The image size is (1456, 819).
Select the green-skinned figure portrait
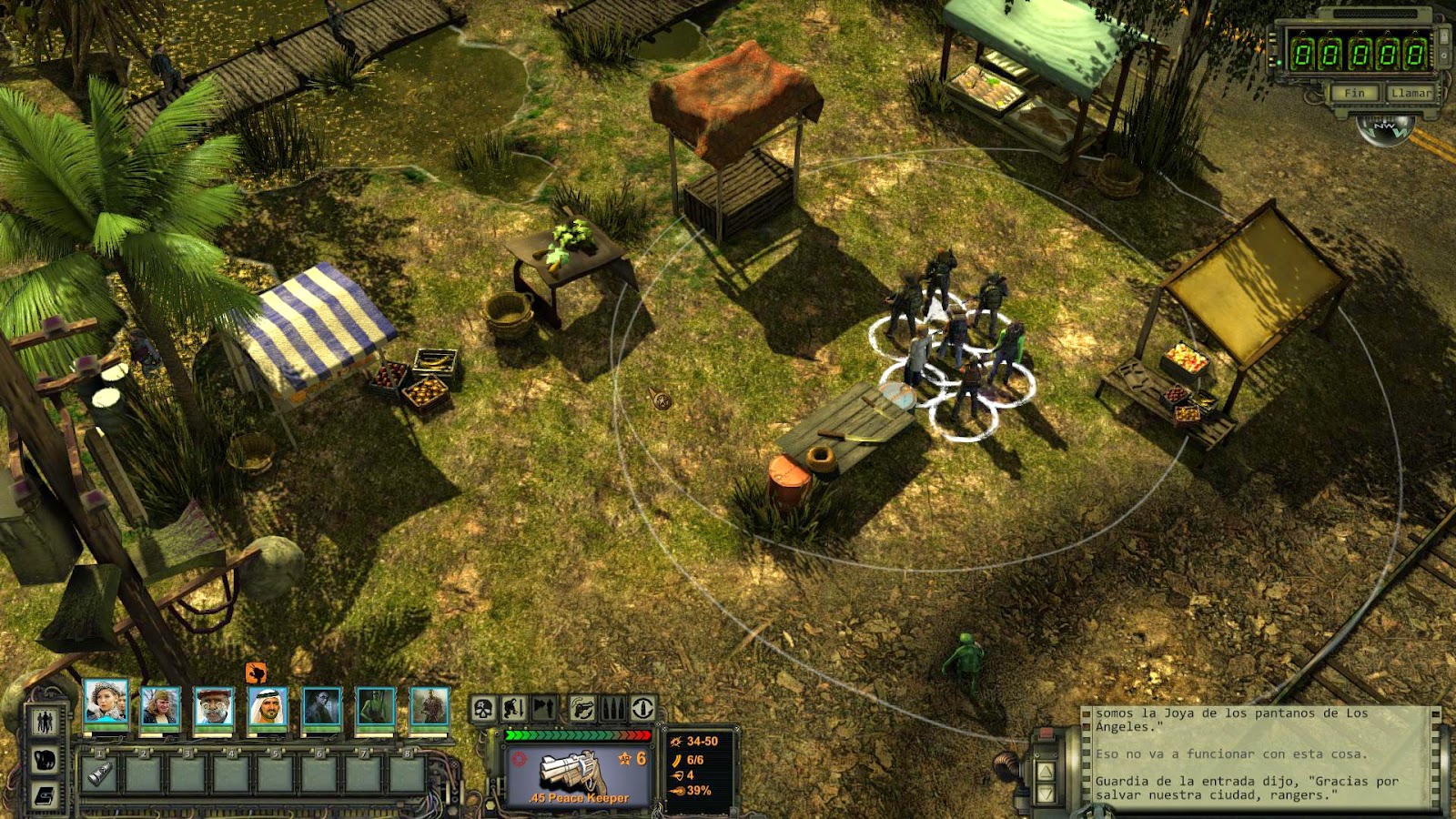[375, 707]
